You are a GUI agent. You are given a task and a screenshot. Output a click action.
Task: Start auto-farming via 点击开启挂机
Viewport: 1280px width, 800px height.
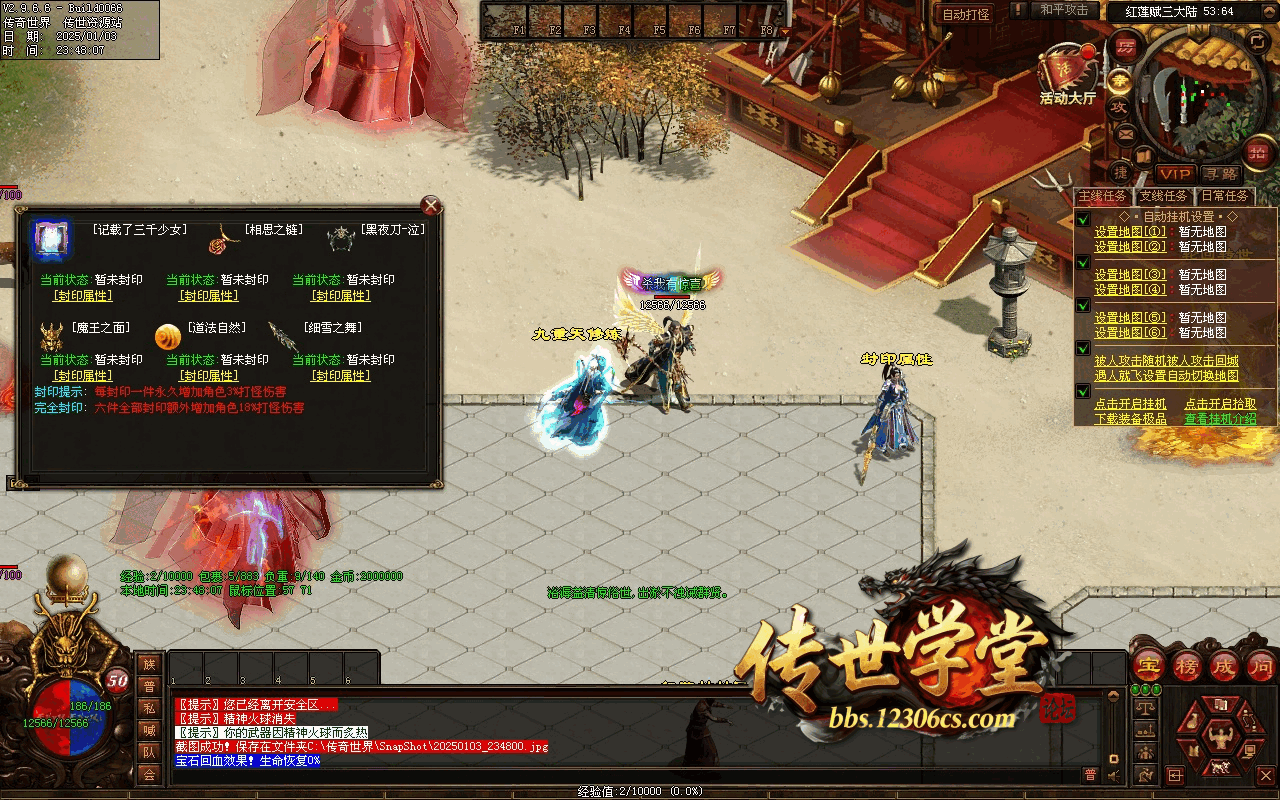[1130, 404]
